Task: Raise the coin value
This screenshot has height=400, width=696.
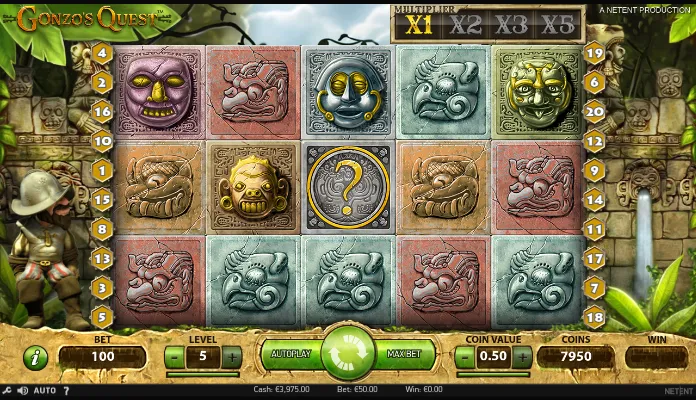Action: [x=521, y=355]
